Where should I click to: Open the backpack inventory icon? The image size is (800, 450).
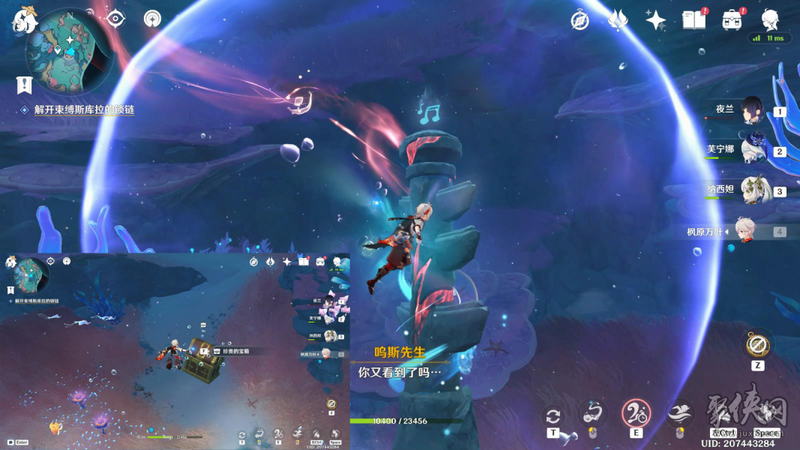click(731, 20)
